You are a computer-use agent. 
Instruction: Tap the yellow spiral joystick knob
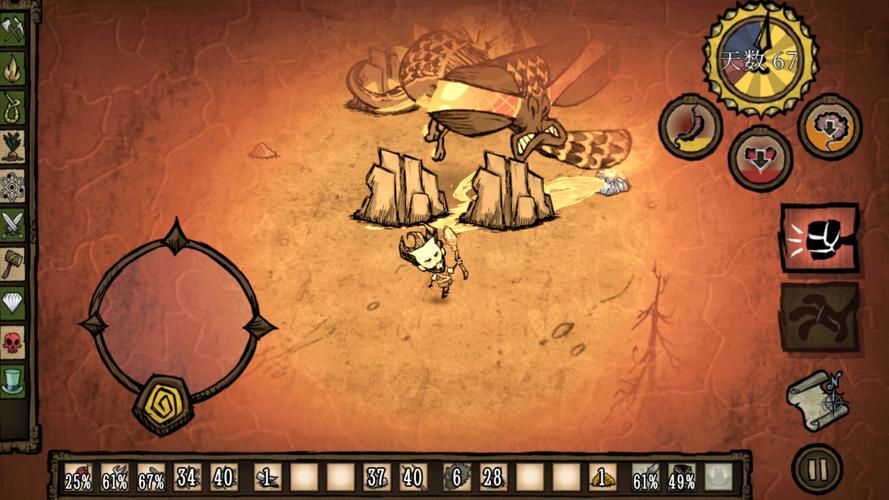pos(162,401)
